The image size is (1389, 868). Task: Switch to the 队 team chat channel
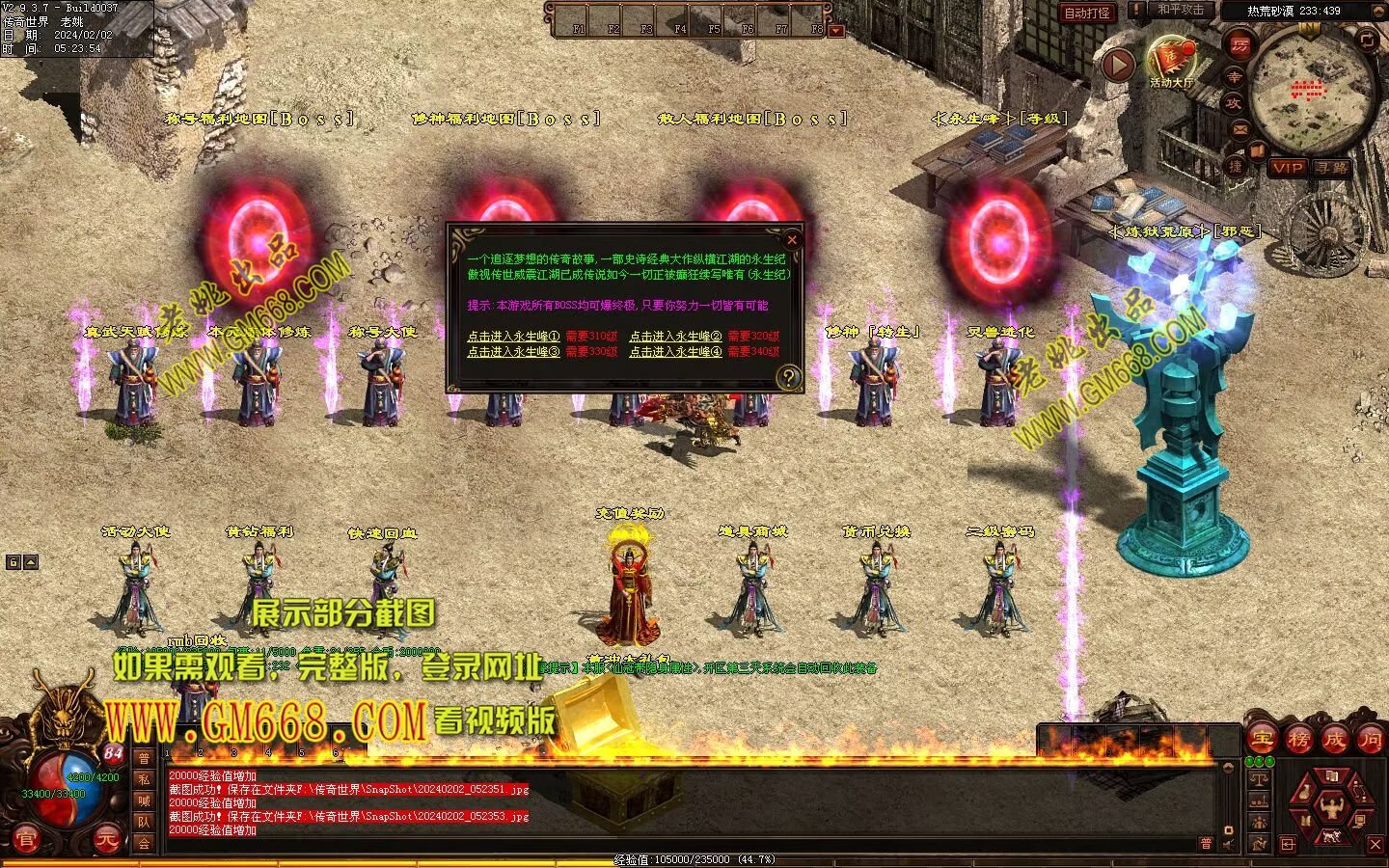click(x=144, y=822)
